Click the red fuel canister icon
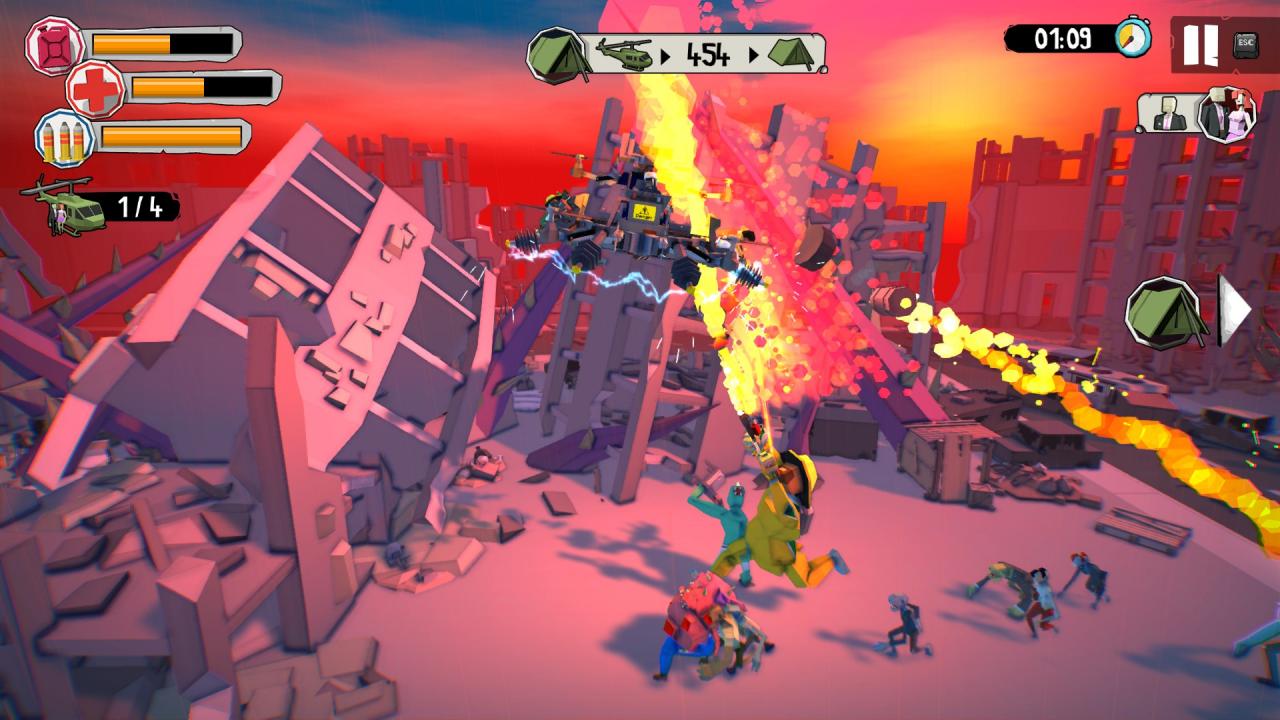This screenshot has width=1280, height=720. tap(54, 45)
